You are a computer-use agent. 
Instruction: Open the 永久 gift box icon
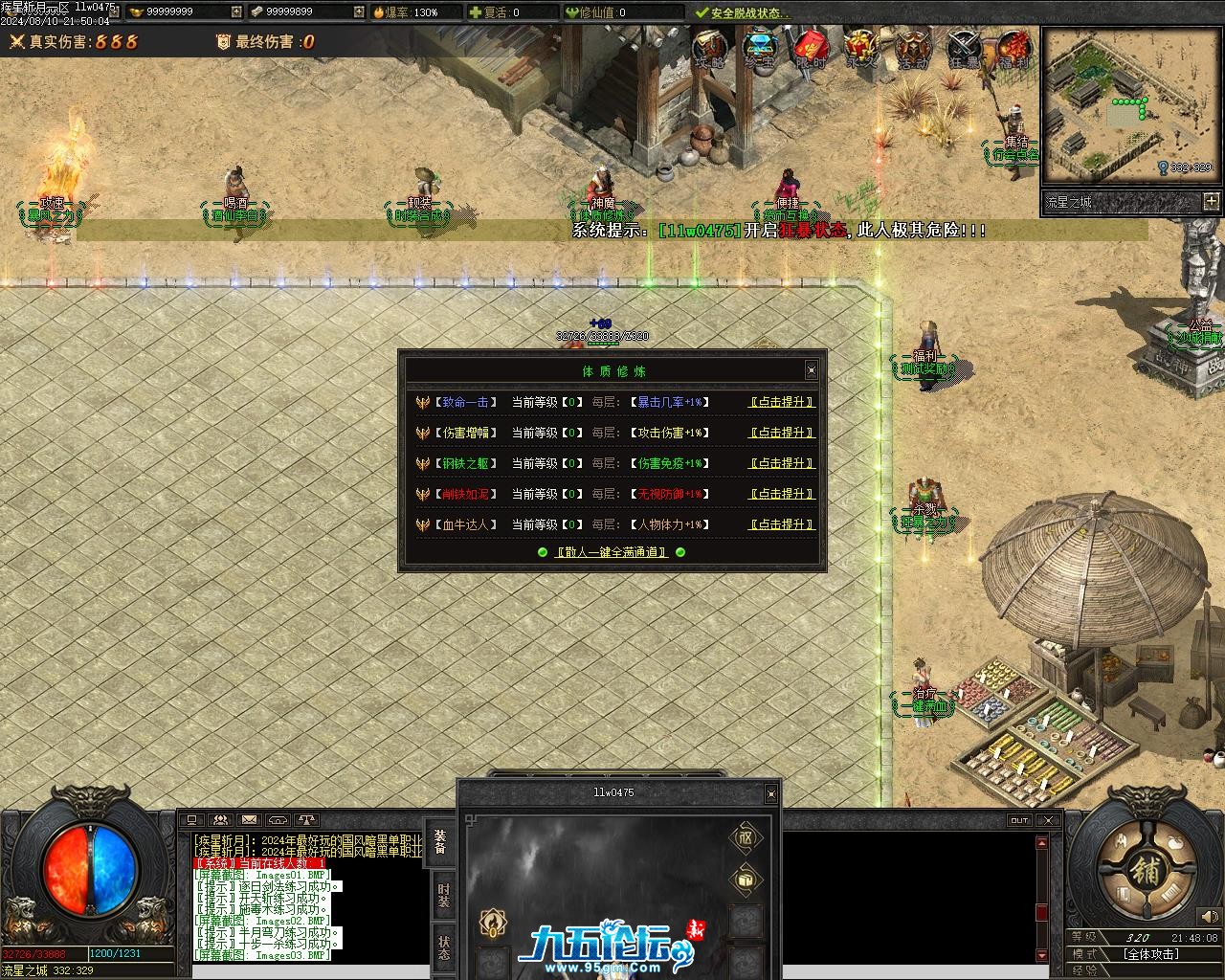(860, 48)
